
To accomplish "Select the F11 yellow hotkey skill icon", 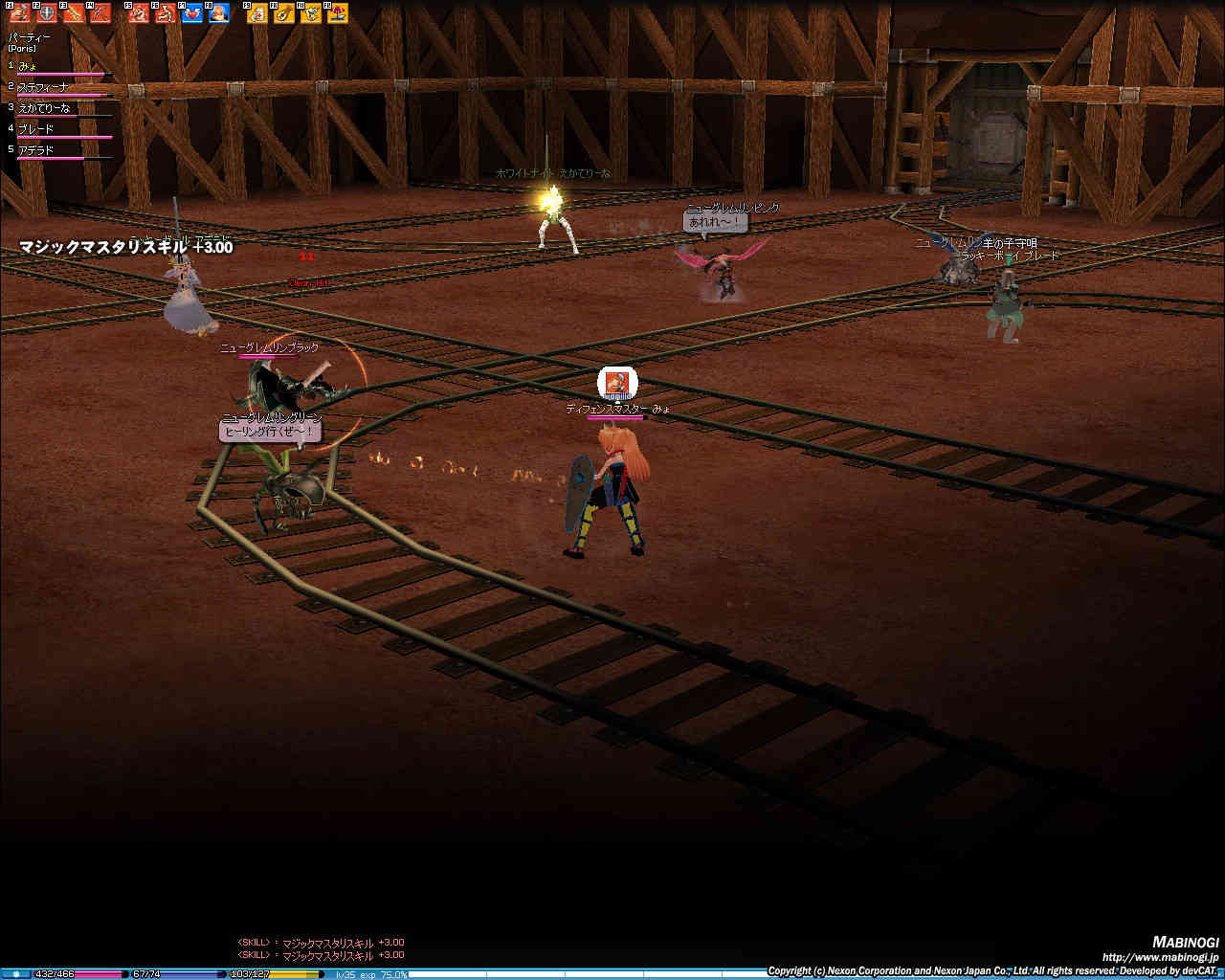I will point(311,13).
